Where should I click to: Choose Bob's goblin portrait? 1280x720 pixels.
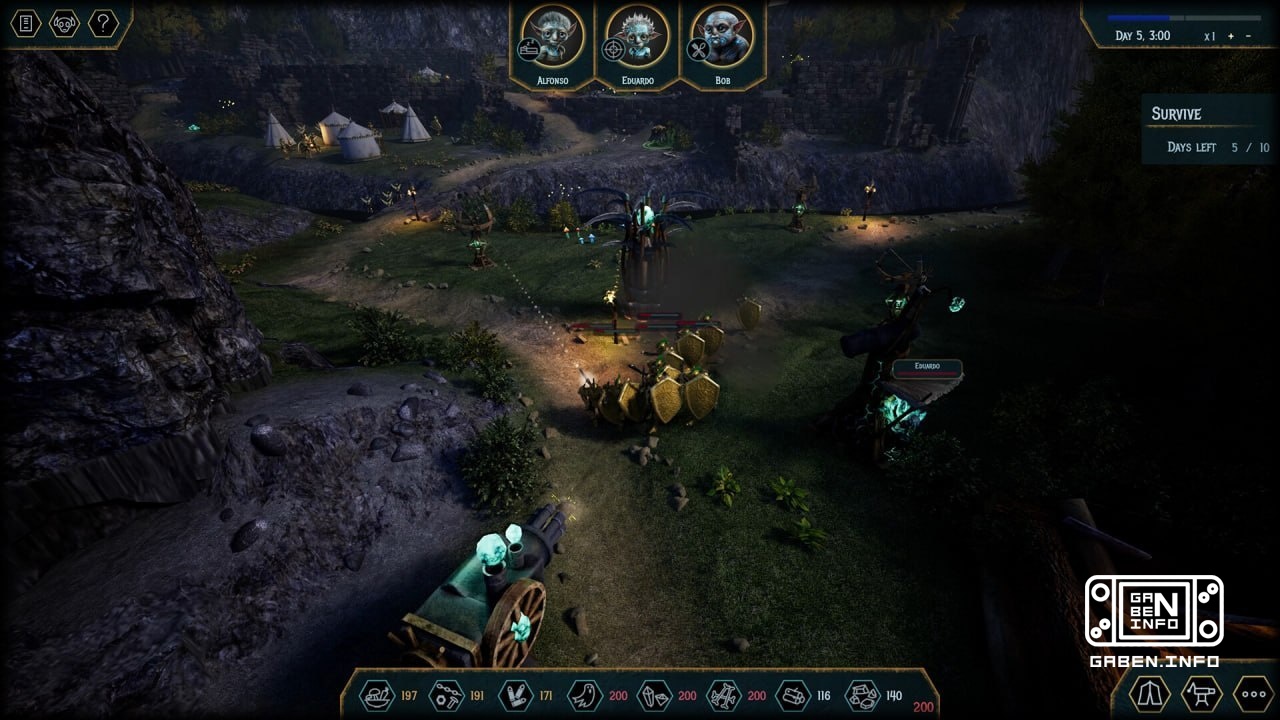[722, 38]
